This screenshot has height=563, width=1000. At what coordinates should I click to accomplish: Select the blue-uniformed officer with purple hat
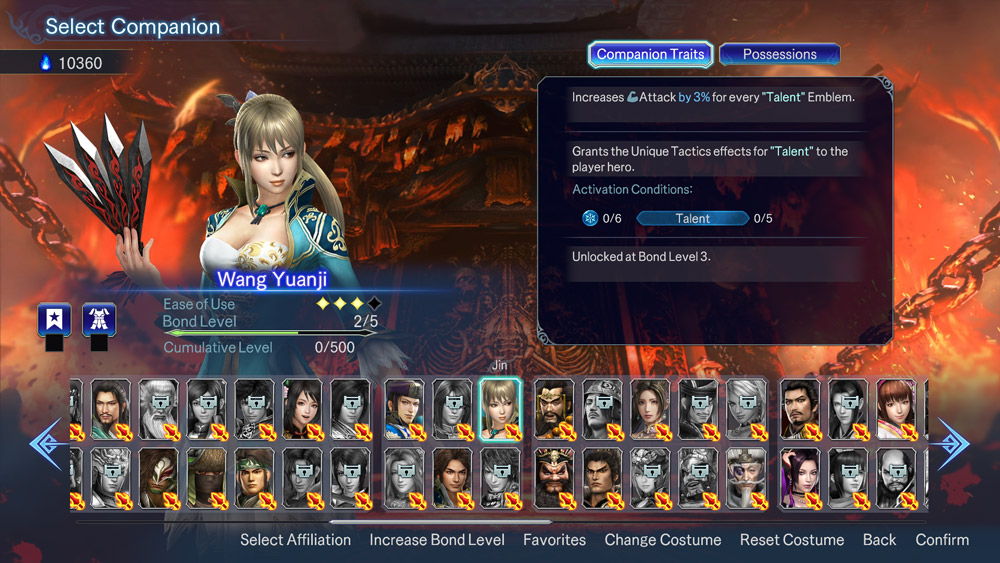(x=404, y=408)
